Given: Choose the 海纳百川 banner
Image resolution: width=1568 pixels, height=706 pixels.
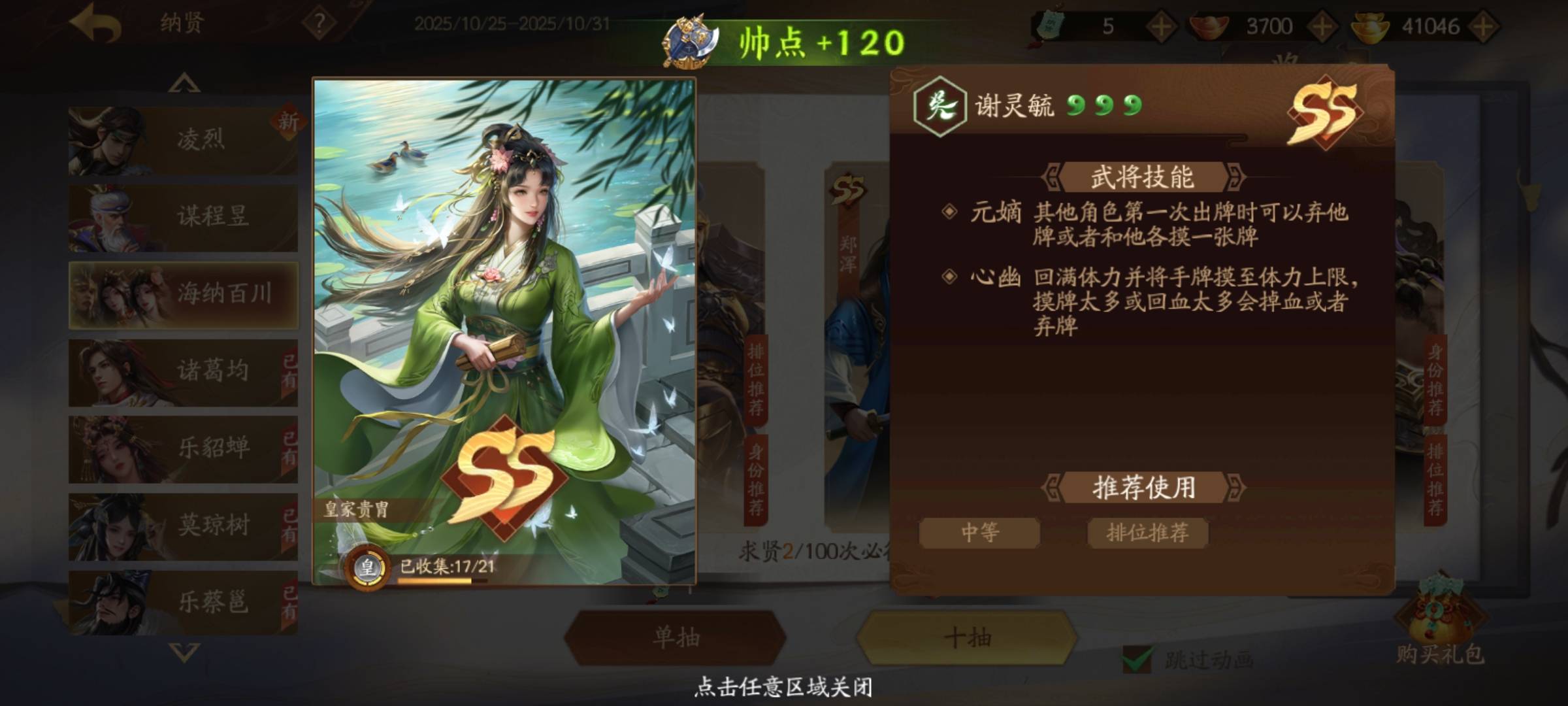Looking at the screenshot, I should [183, 294].
